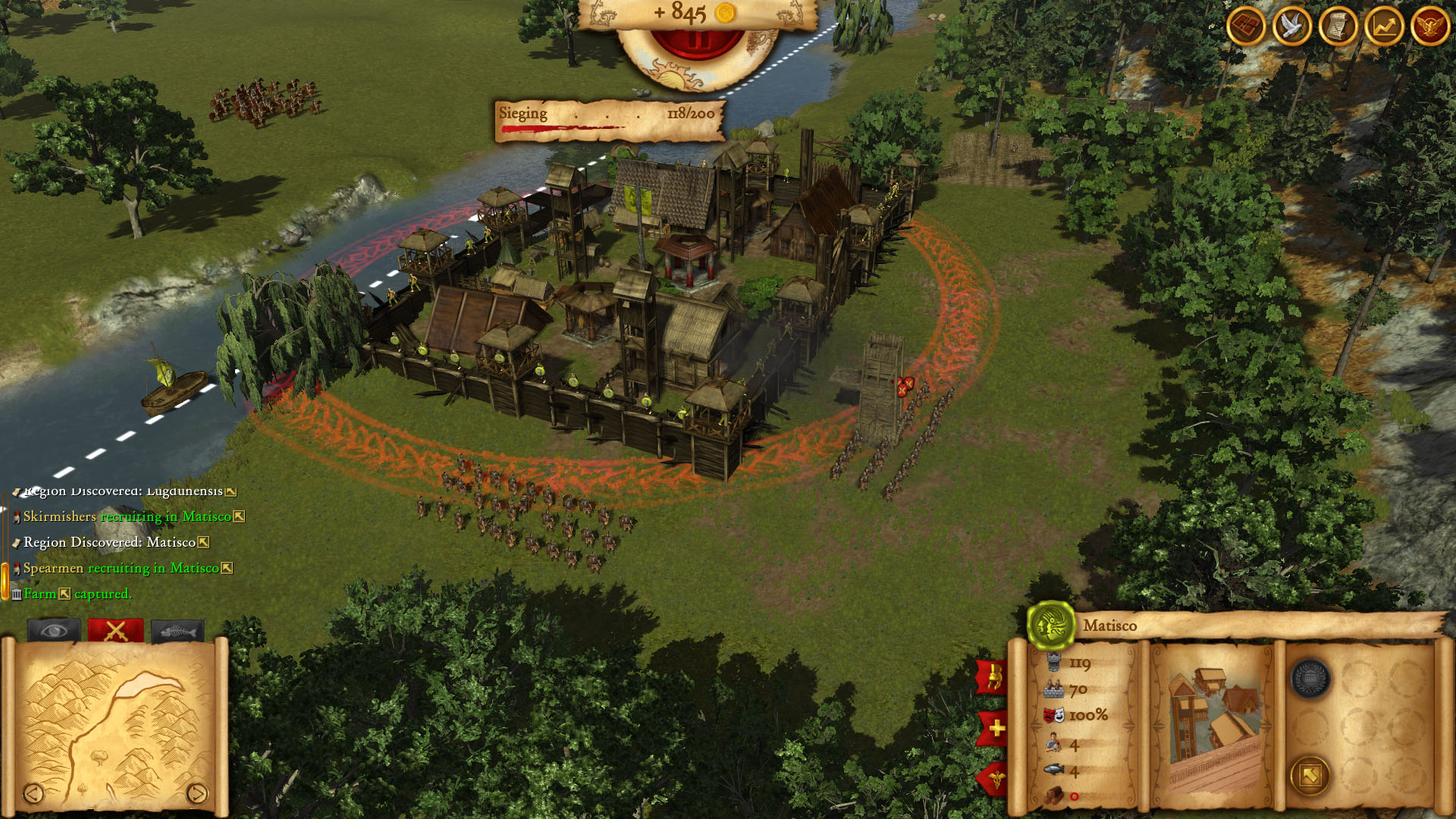Image resolution: width=1456 pixels, height=819 pixels.
Task: Click the gold arrow button in Matisco panel
Action: (x=1310, y=775)
